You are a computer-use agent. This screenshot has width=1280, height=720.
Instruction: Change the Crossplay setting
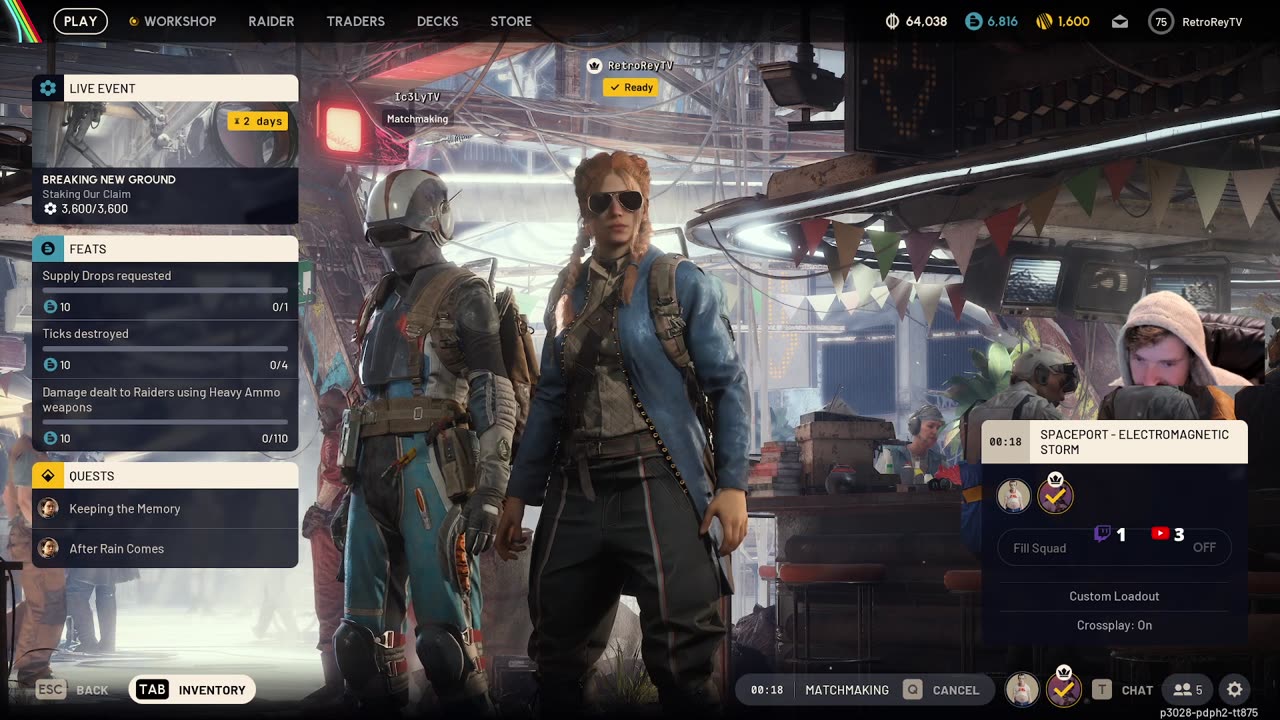pyautogui.click(x=1114, y=625)
